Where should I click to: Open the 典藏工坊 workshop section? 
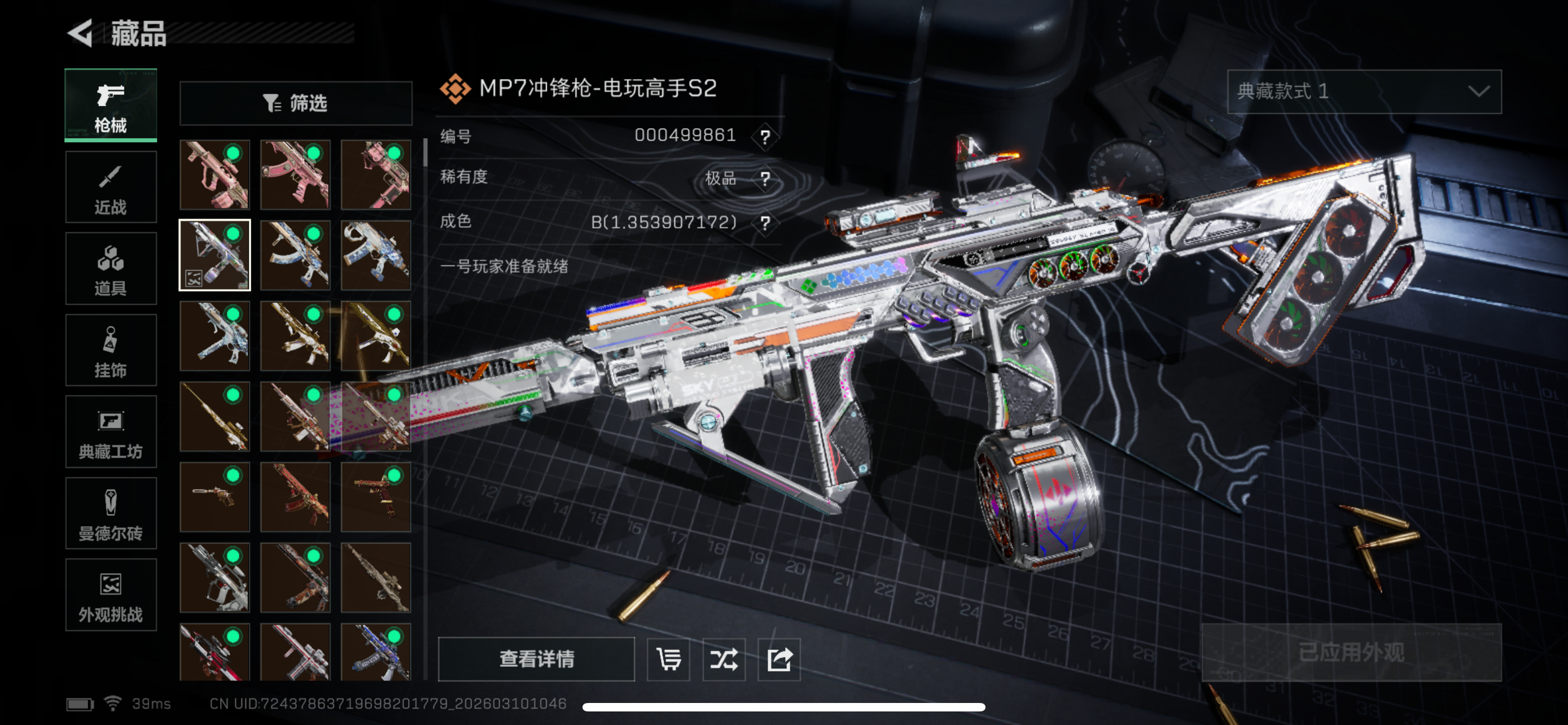point(111,432)
